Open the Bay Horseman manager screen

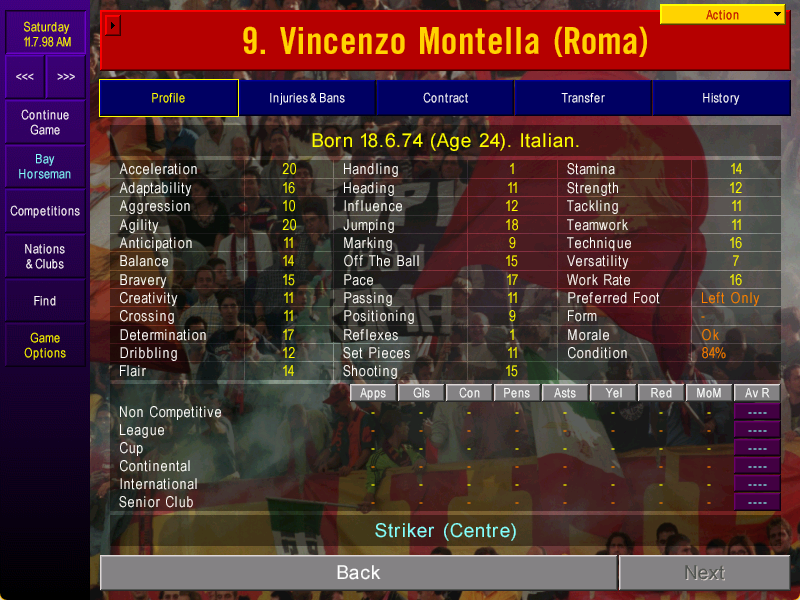tap(45, 167)
